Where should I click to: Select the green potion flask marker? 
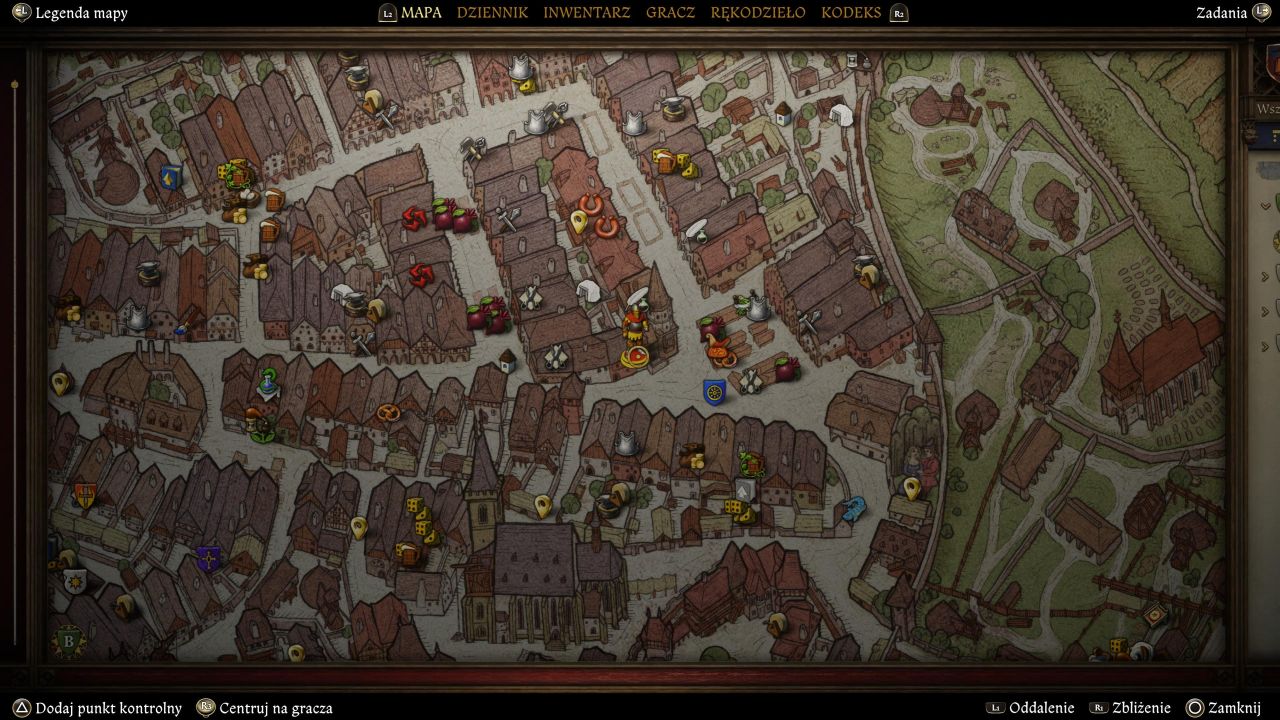268,381
